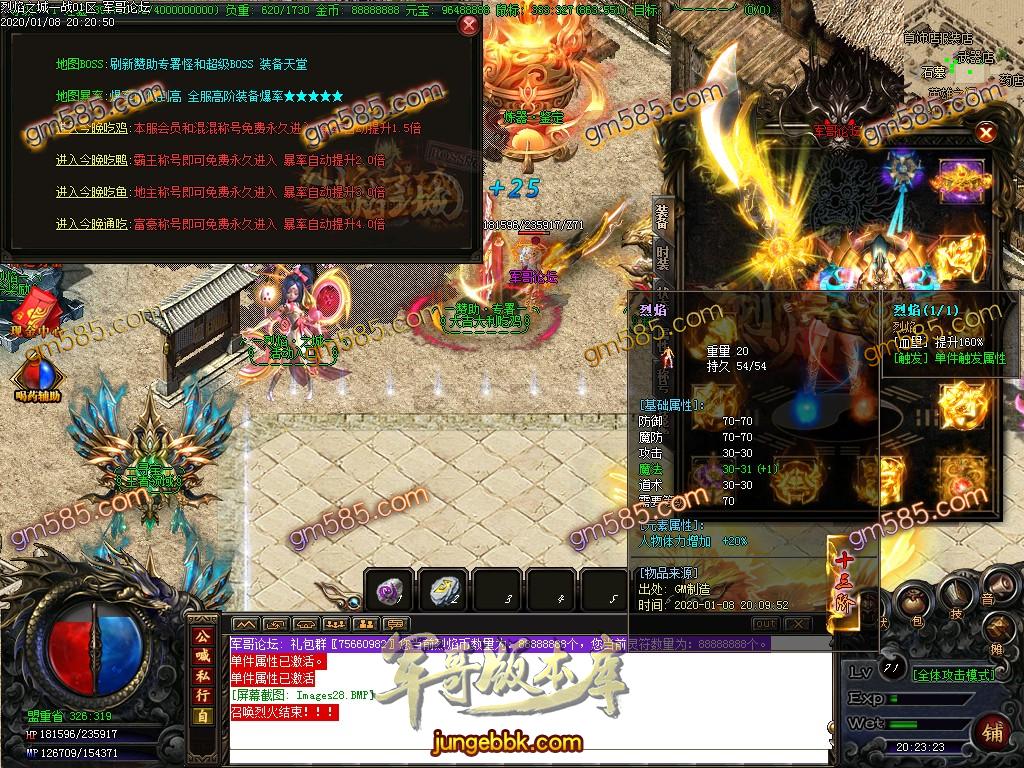Viewport: 1024px width, 768px height.
Task: Select the 自 chat channel button
Action: click(203, 716)
